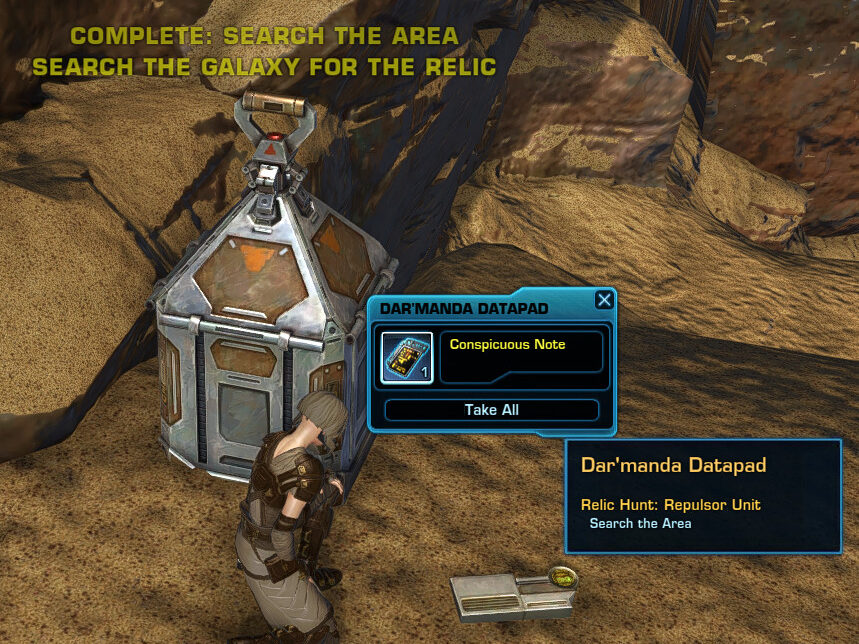Close the Dar'manda Datapad loot window
Screen dimensions: 859x644
point(603,300)
